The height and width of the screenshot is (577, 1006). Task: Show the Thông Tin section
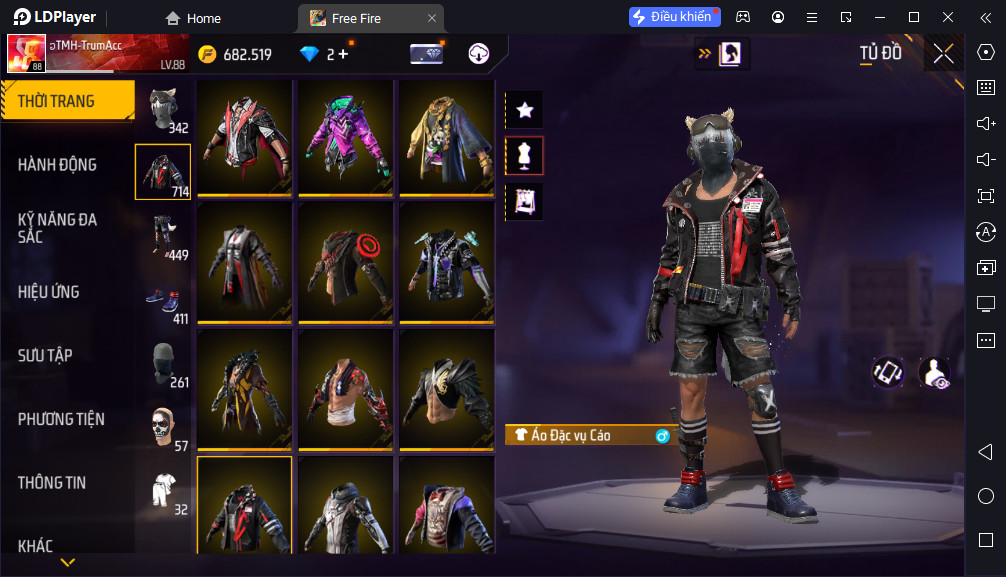52,483
